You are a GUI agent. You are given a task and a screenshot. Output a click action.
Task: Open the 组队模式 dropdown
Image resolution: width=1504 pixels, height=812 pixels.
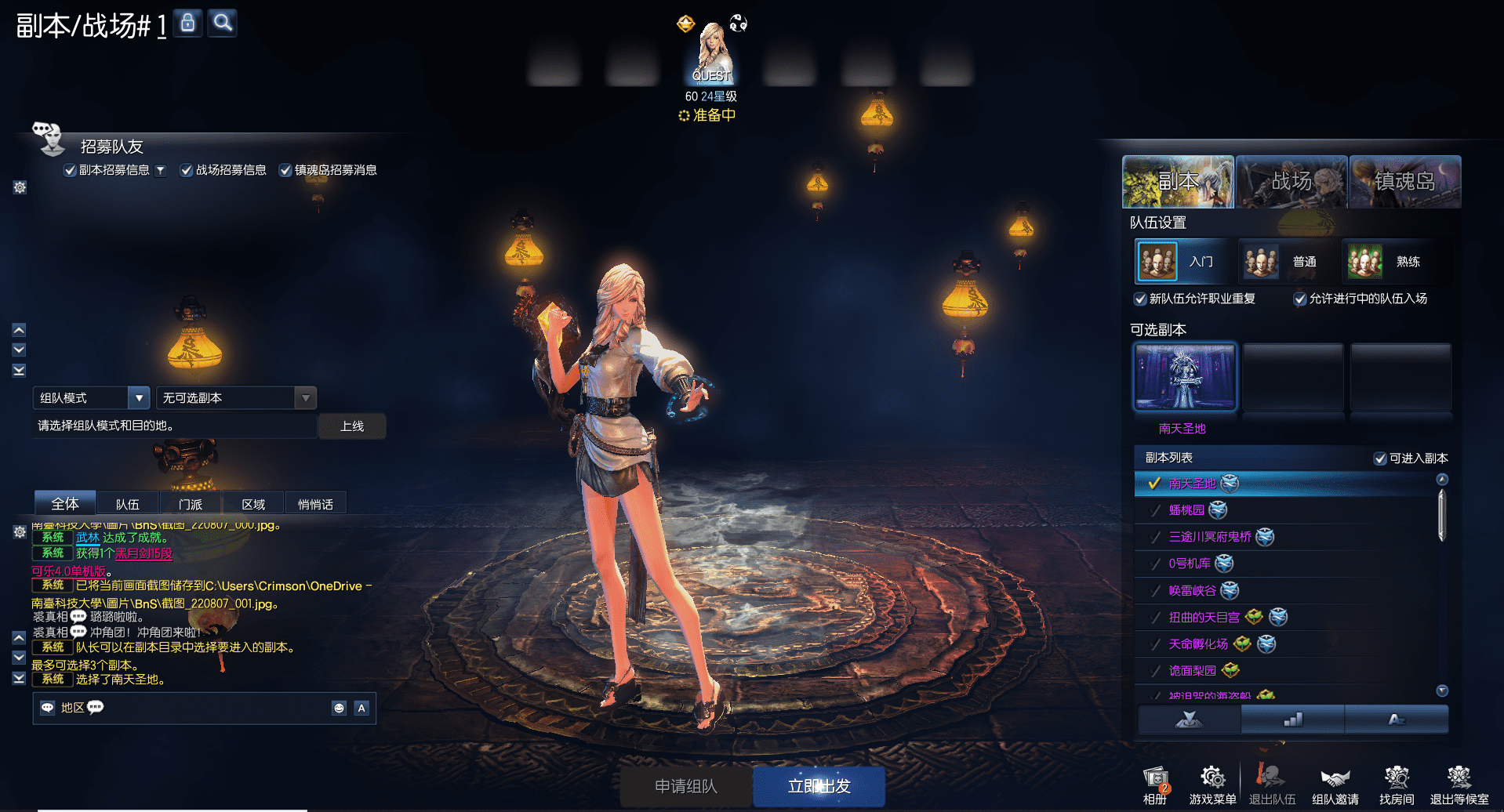(139, 398)
